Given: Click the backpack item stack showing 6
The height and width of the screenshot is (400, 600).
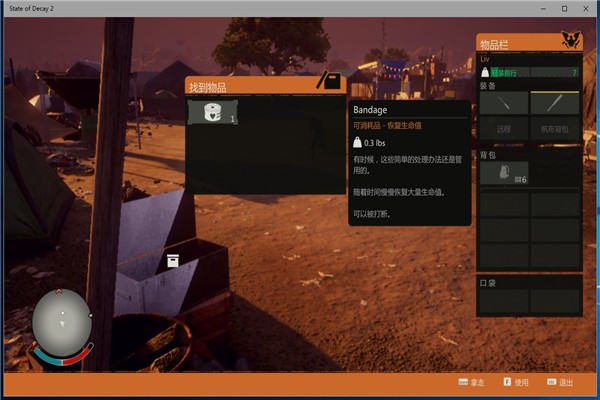Looking at the screenshot, I should point(503,173).
